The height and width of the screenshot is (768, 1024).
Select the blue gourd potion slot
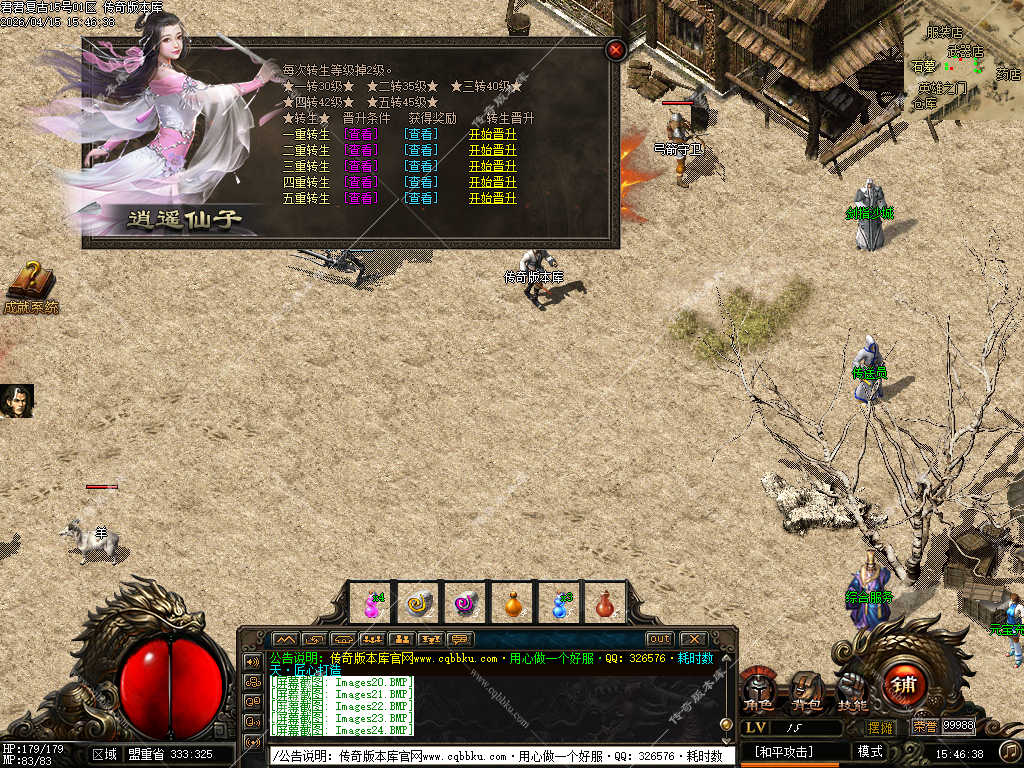coord(560,603)
